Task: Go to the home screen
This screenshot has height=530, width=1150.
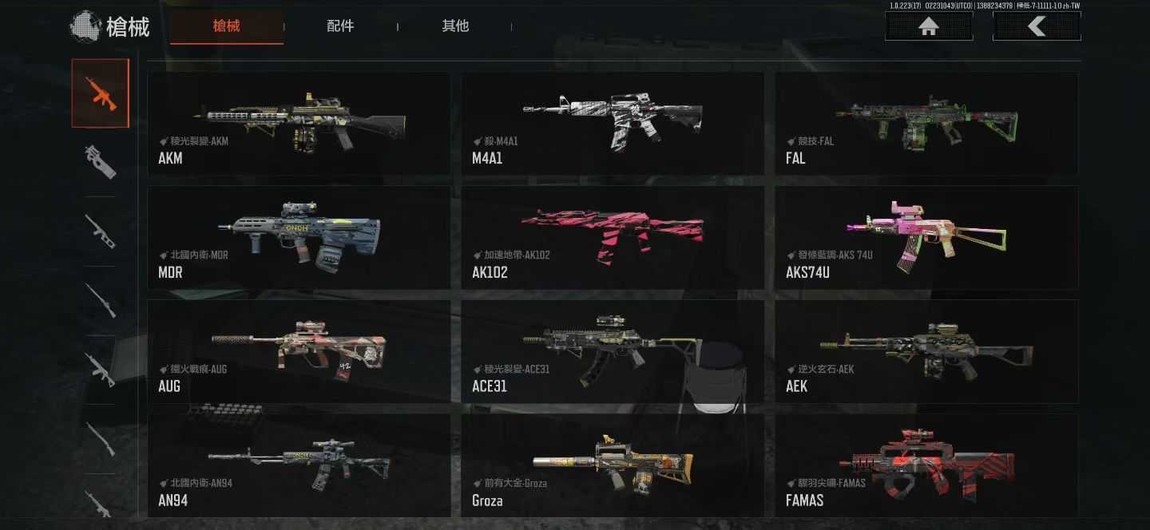Action: coord(928,27)
